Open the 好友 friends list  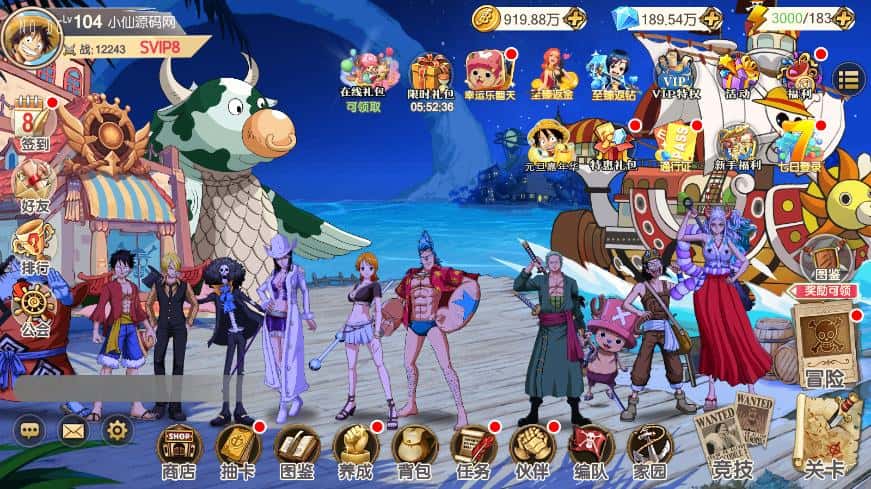coord(33,185)
